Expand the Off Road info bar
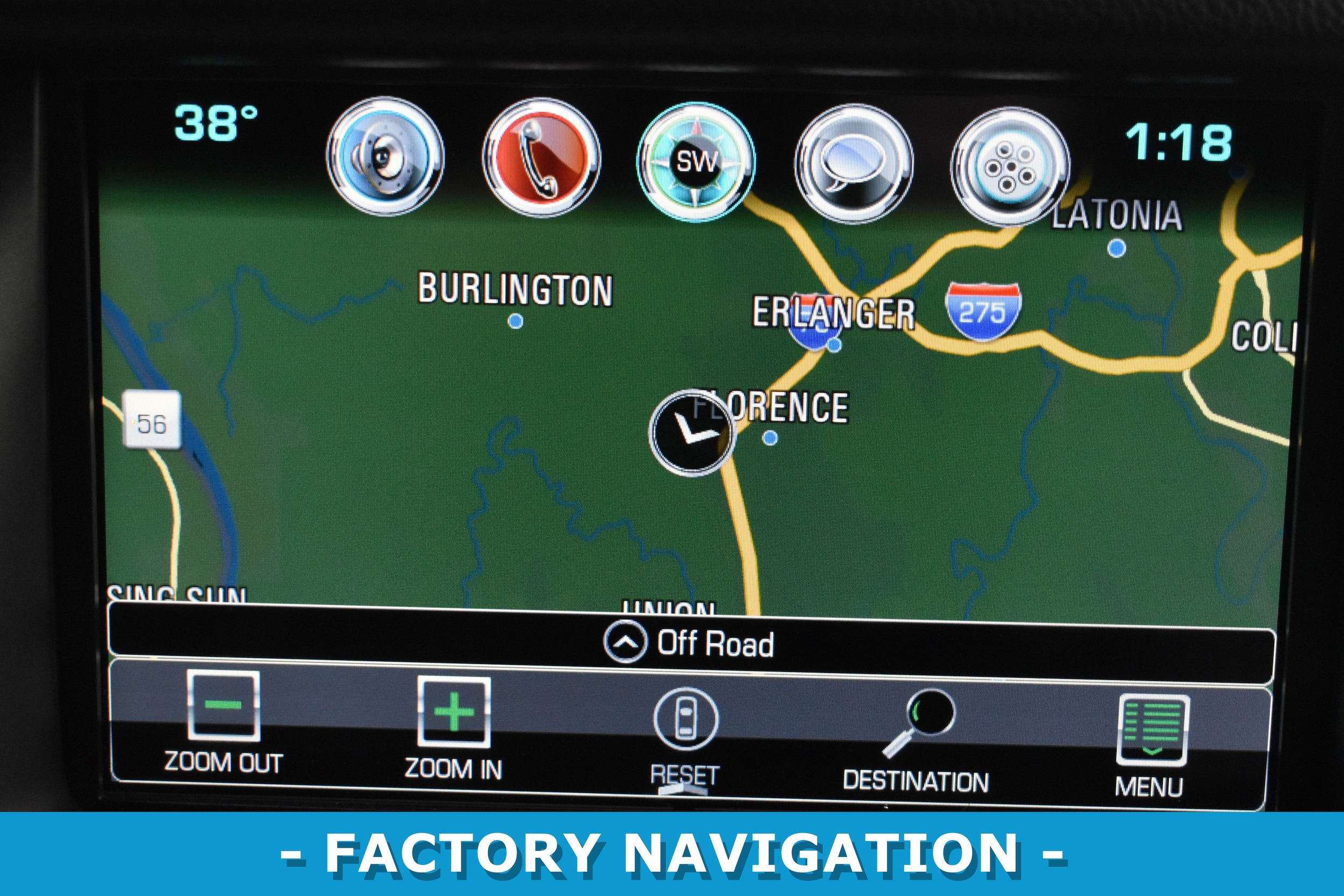This screenshot has width=1344, height=896. pyautogui.click(x=688, y=643)
